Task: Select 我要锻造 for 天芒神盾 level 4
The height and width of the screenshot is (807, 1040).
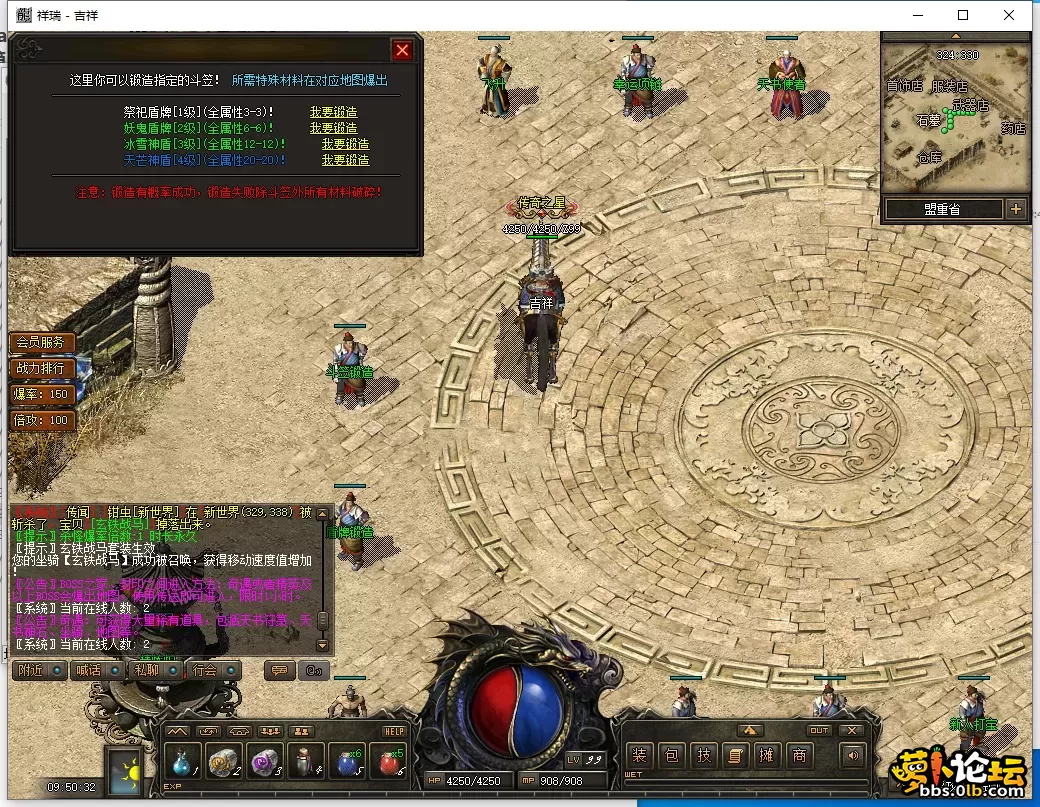Action: [345, 160]
